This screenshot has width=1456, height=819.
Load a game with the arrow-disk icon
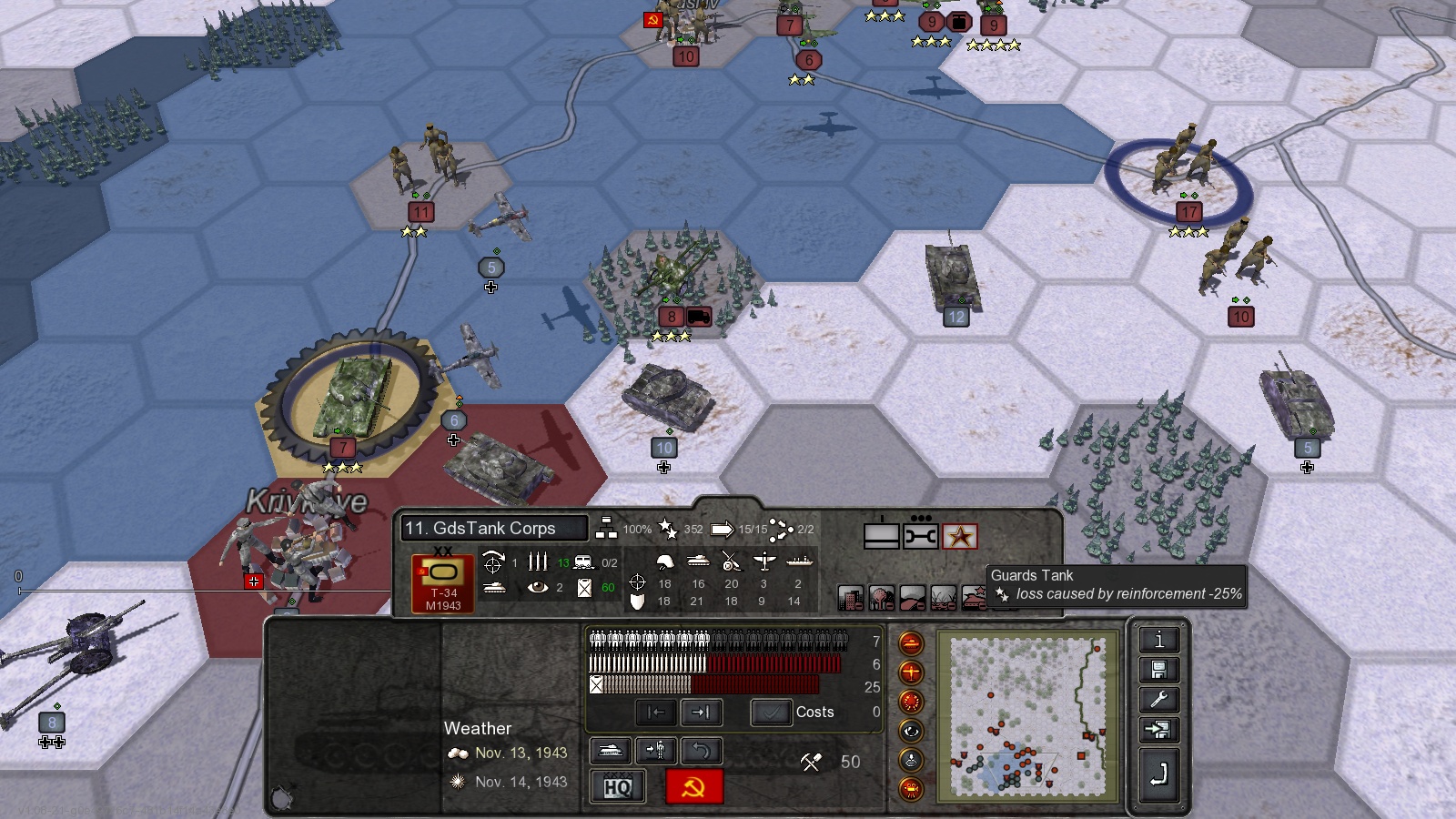click(x=1159, y=727)
